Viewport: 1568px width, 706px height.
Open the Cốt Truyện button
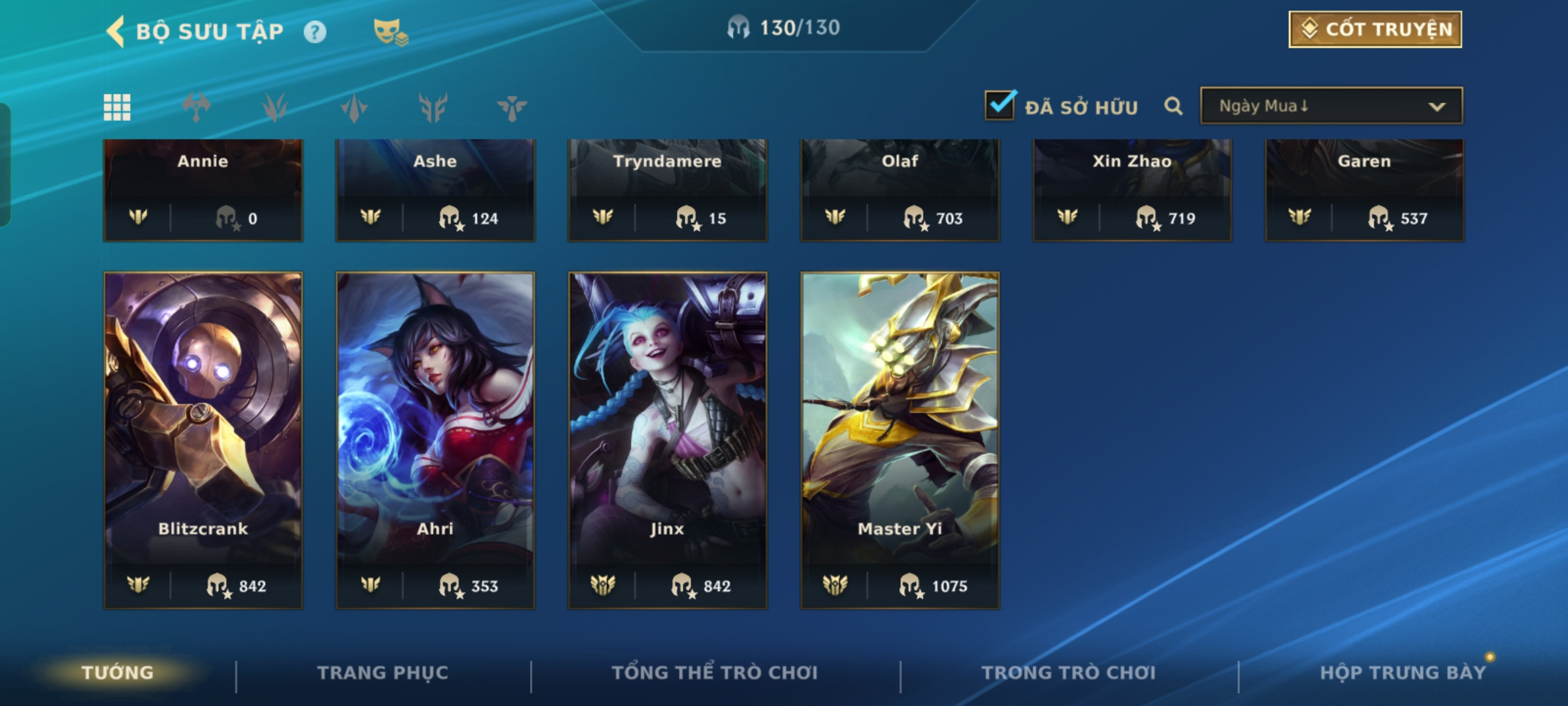pos(1375,29)
